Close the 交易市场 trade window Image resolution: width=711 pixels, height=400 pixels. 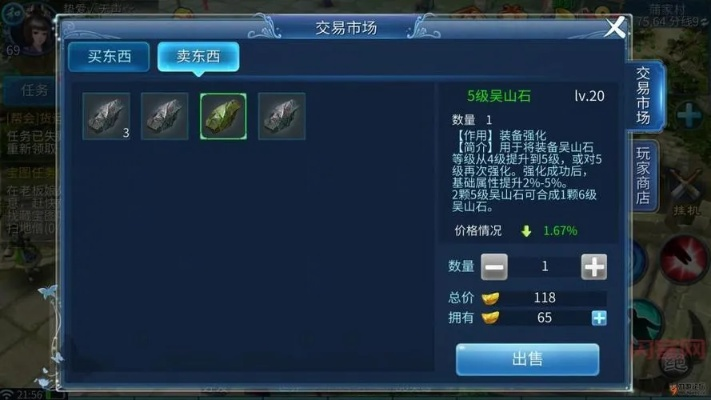coord(616,27)
